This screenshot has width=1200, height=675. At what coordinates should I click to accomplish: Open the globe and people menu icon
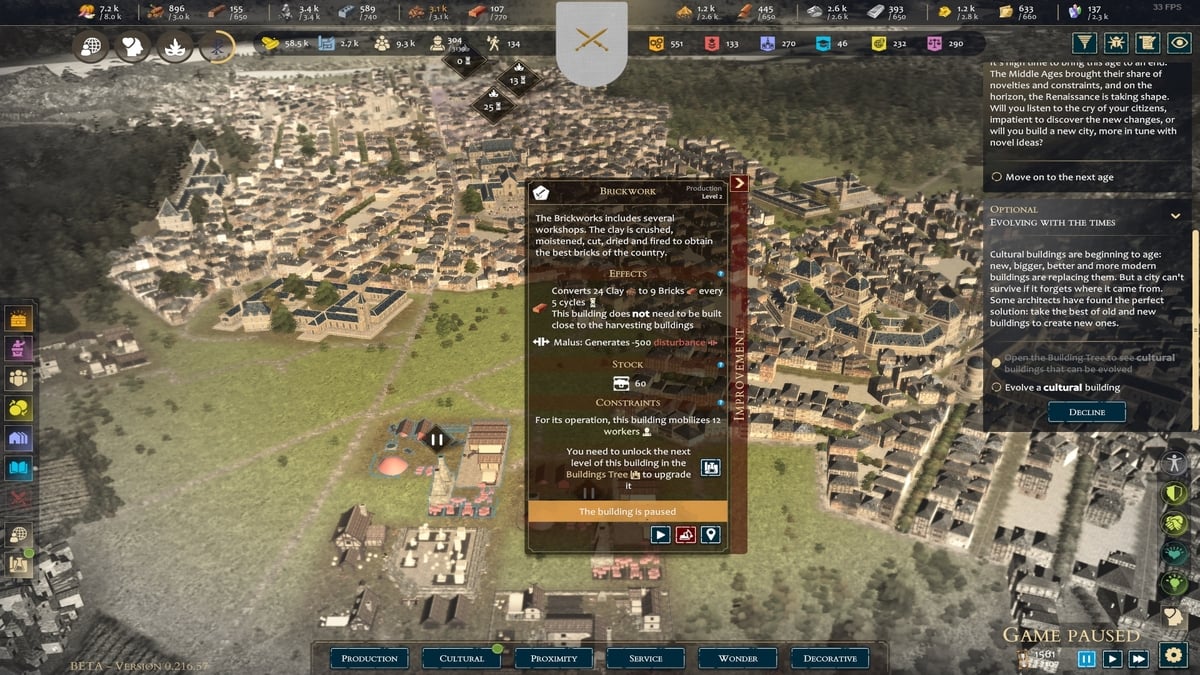[18, 535]
